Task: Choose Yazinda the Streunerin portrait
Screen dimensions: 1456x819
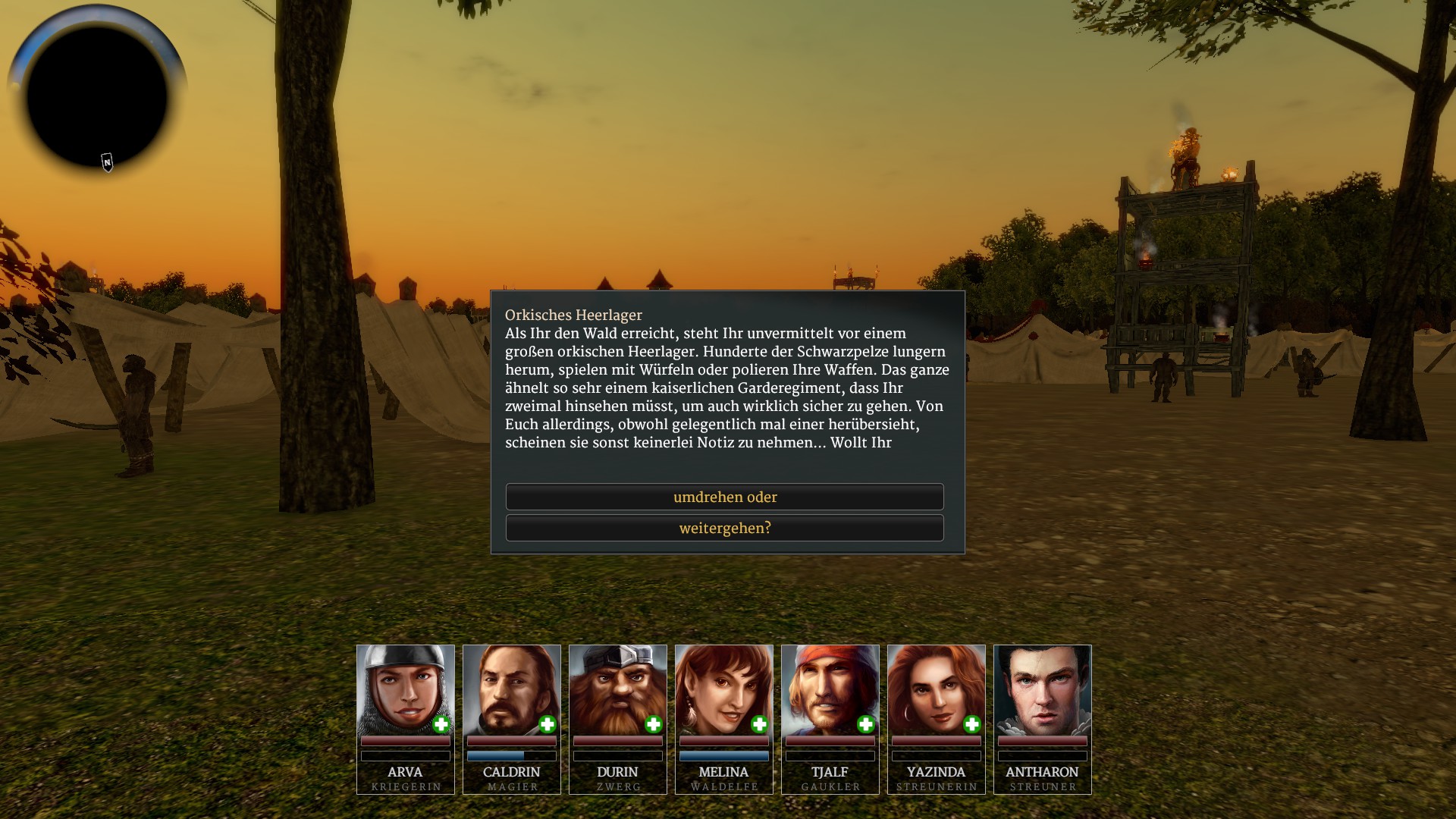Action: [x=936, y=689]
